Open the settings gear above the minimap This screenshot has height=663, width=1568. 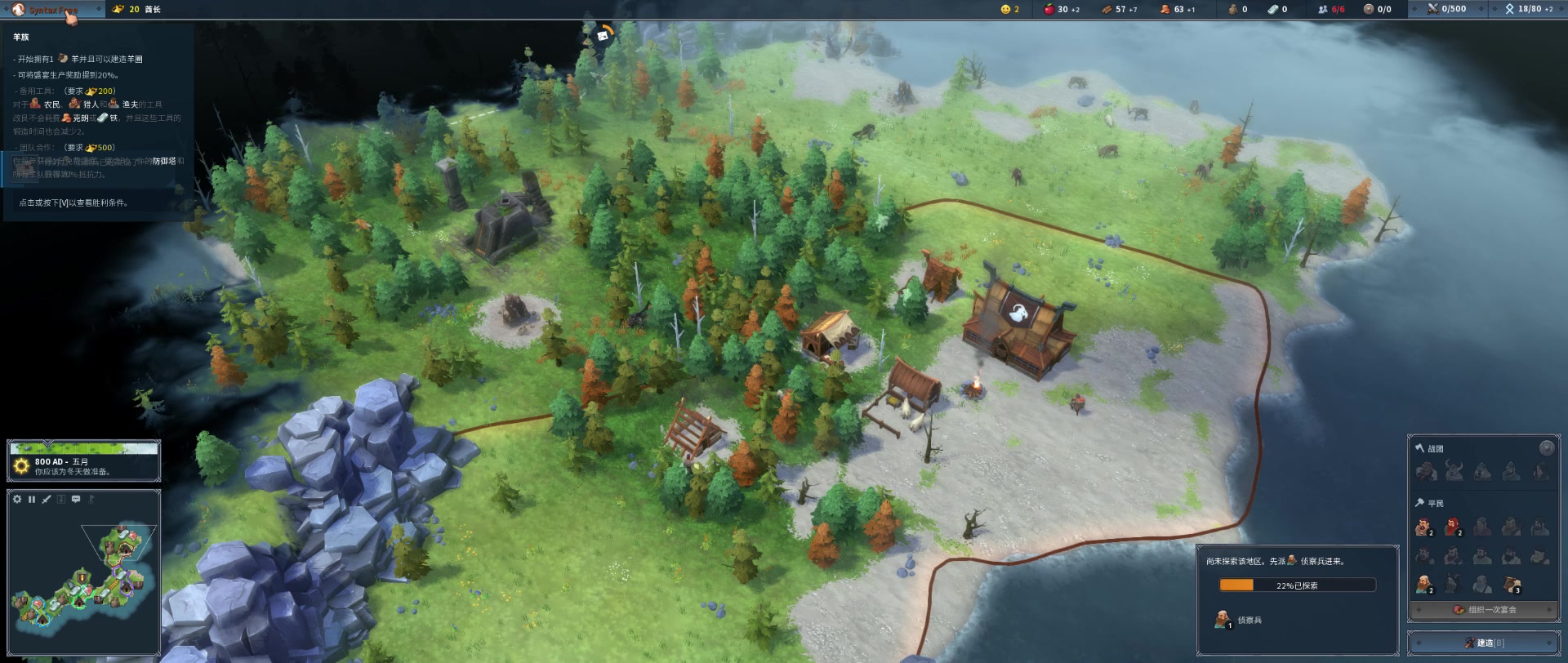click(x=17, y=499)
